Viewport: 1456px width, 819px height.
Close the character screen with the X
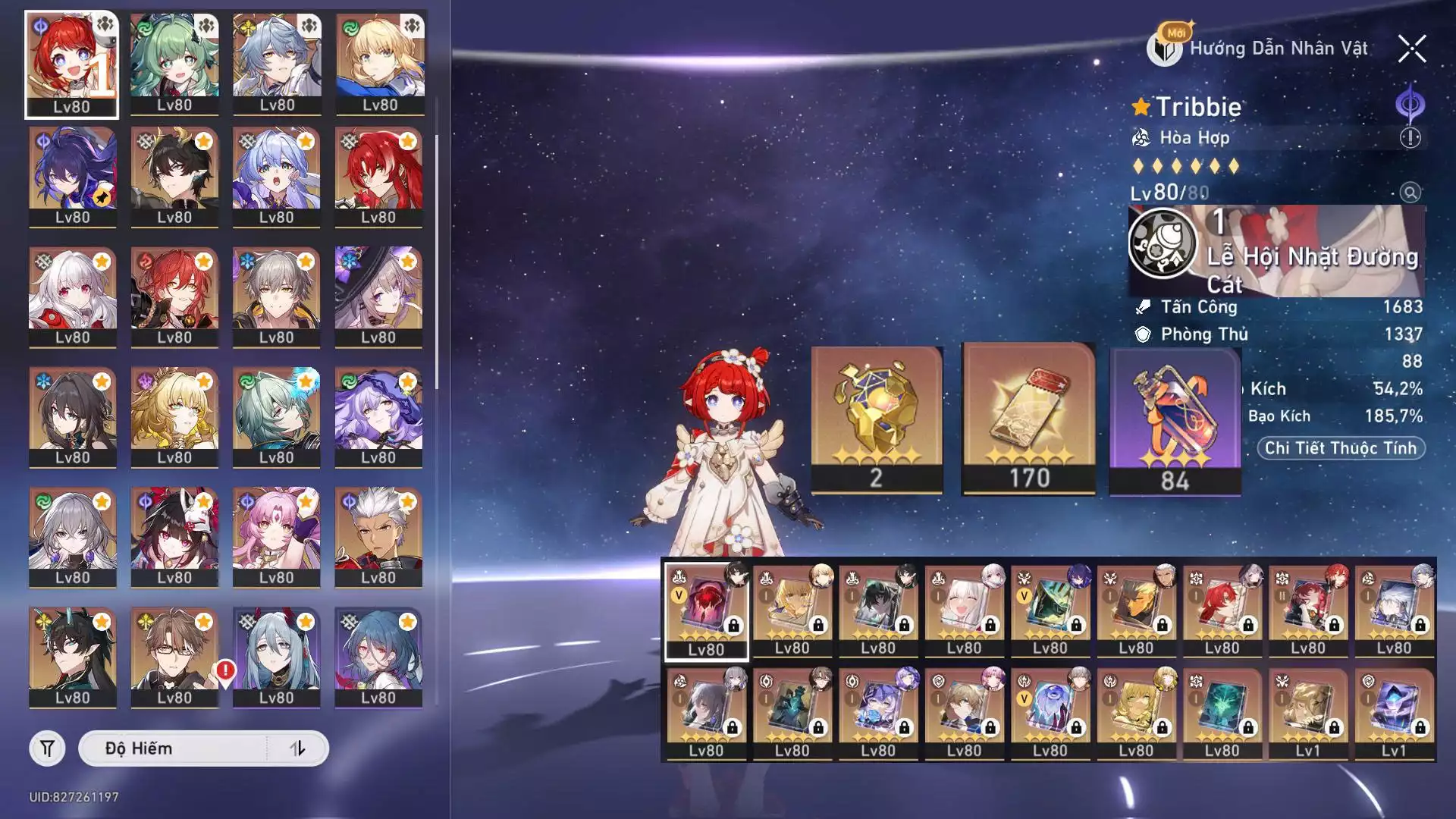1411,49
